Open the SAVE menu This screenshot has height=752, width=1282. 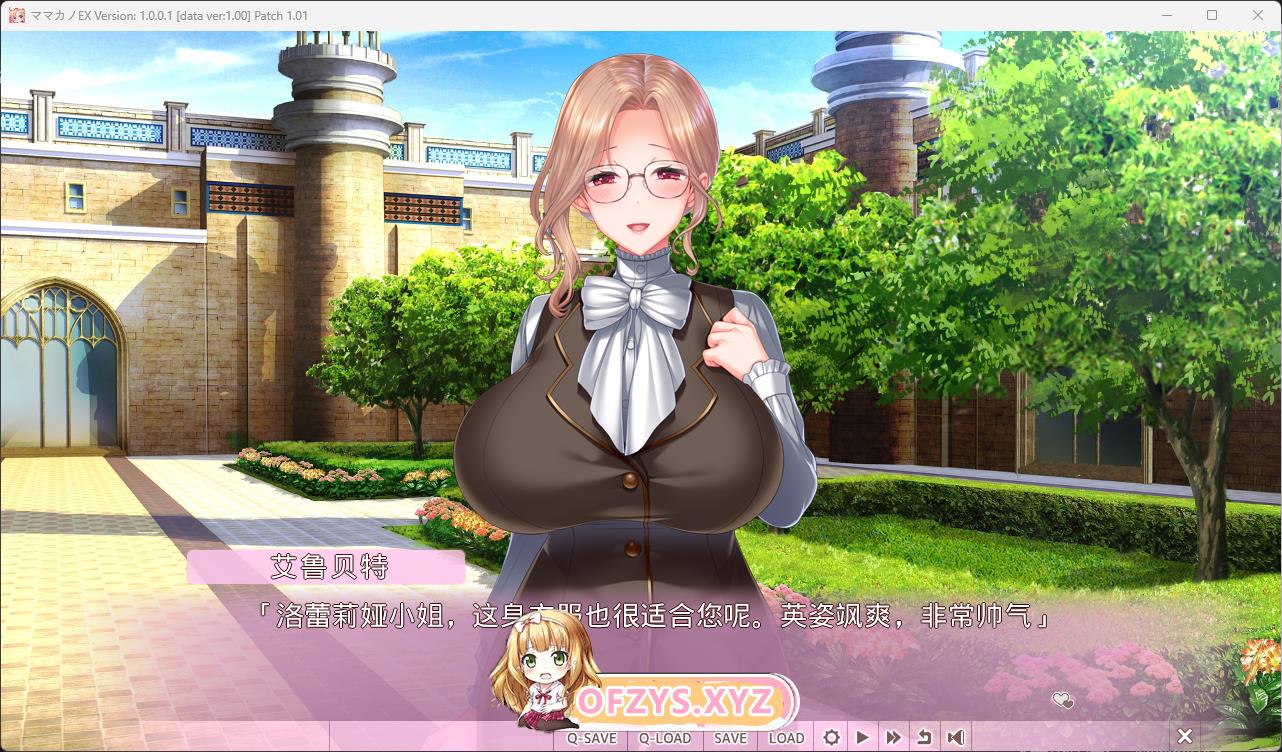pos(730,738)
